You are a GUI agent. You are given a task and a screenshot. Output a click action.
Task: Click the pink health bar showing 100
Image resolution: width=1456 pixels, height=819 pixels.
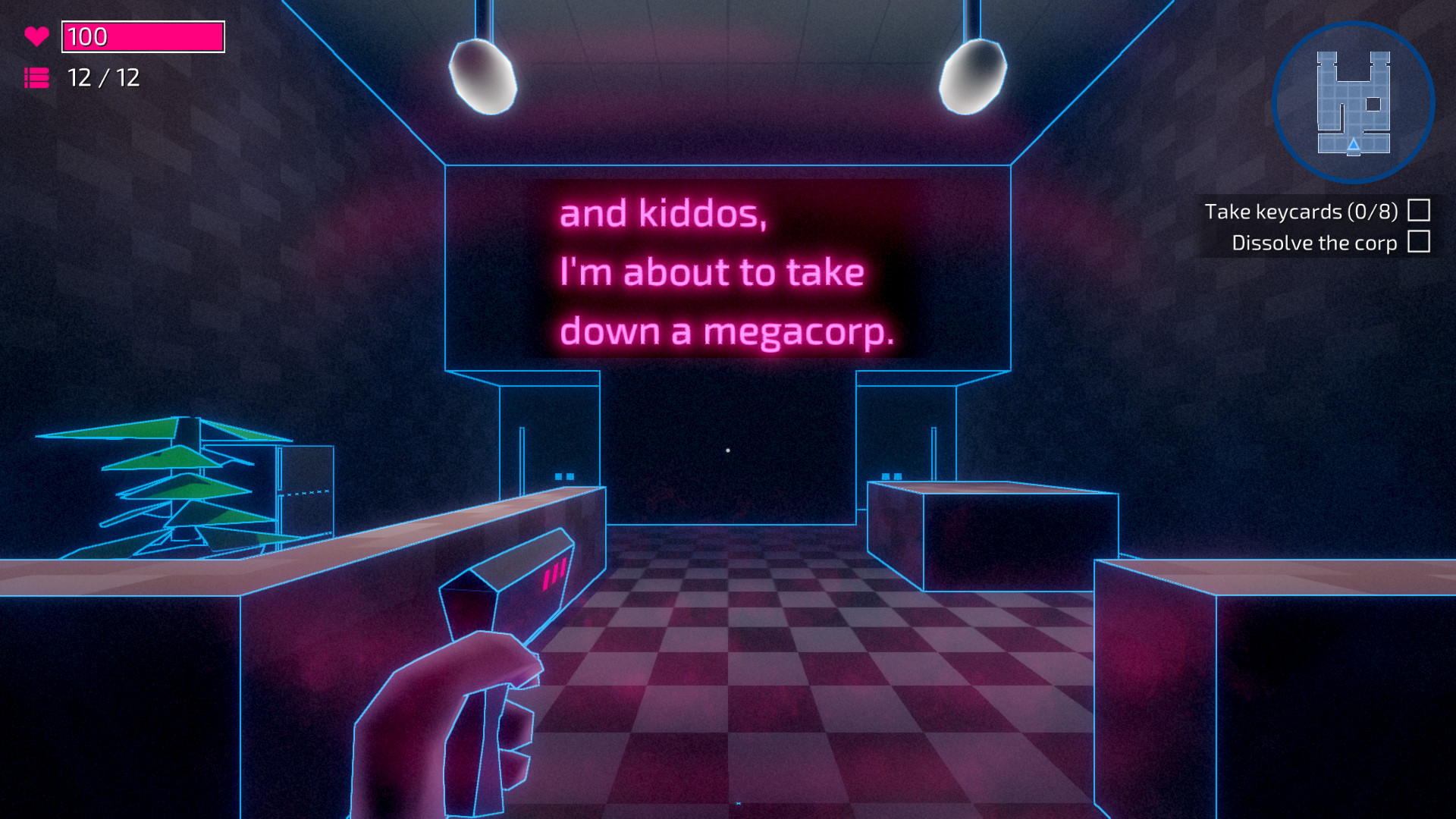tap(142, 35)
